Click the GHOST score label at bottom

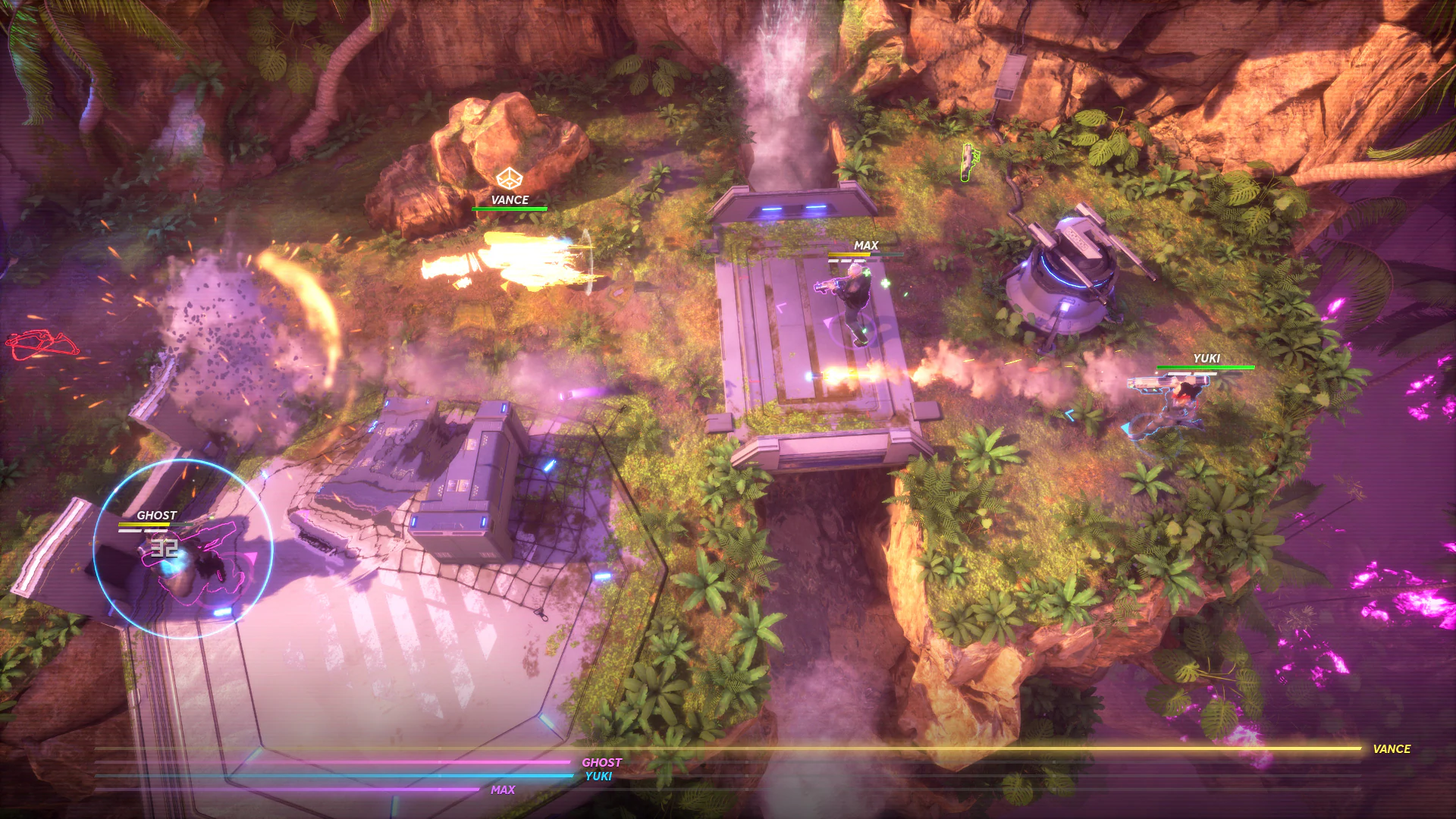(602, 762)
